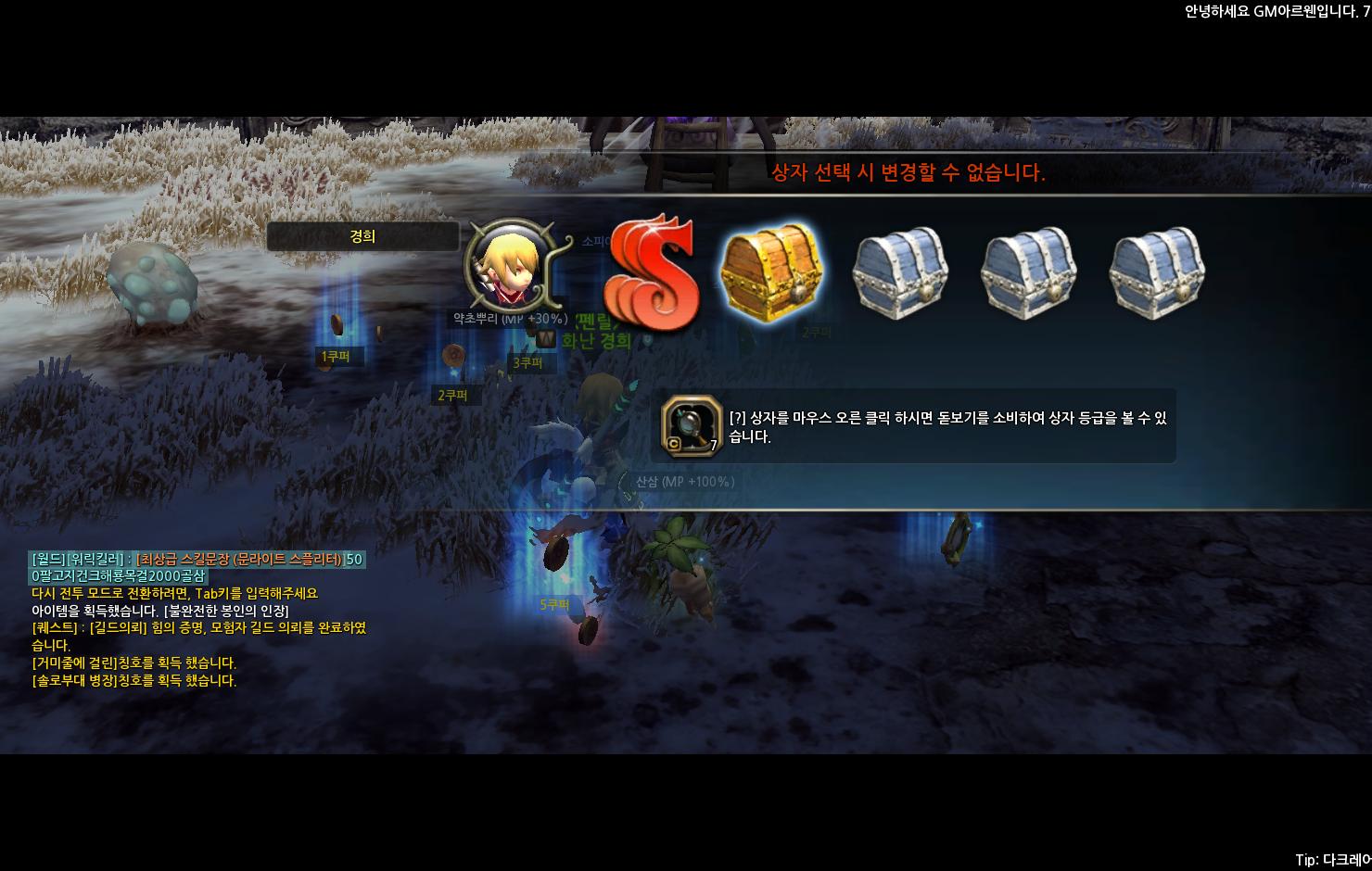Click the 경희 nameplate bar
This screenshot has height=871, width=1372.
coord(365,236)
